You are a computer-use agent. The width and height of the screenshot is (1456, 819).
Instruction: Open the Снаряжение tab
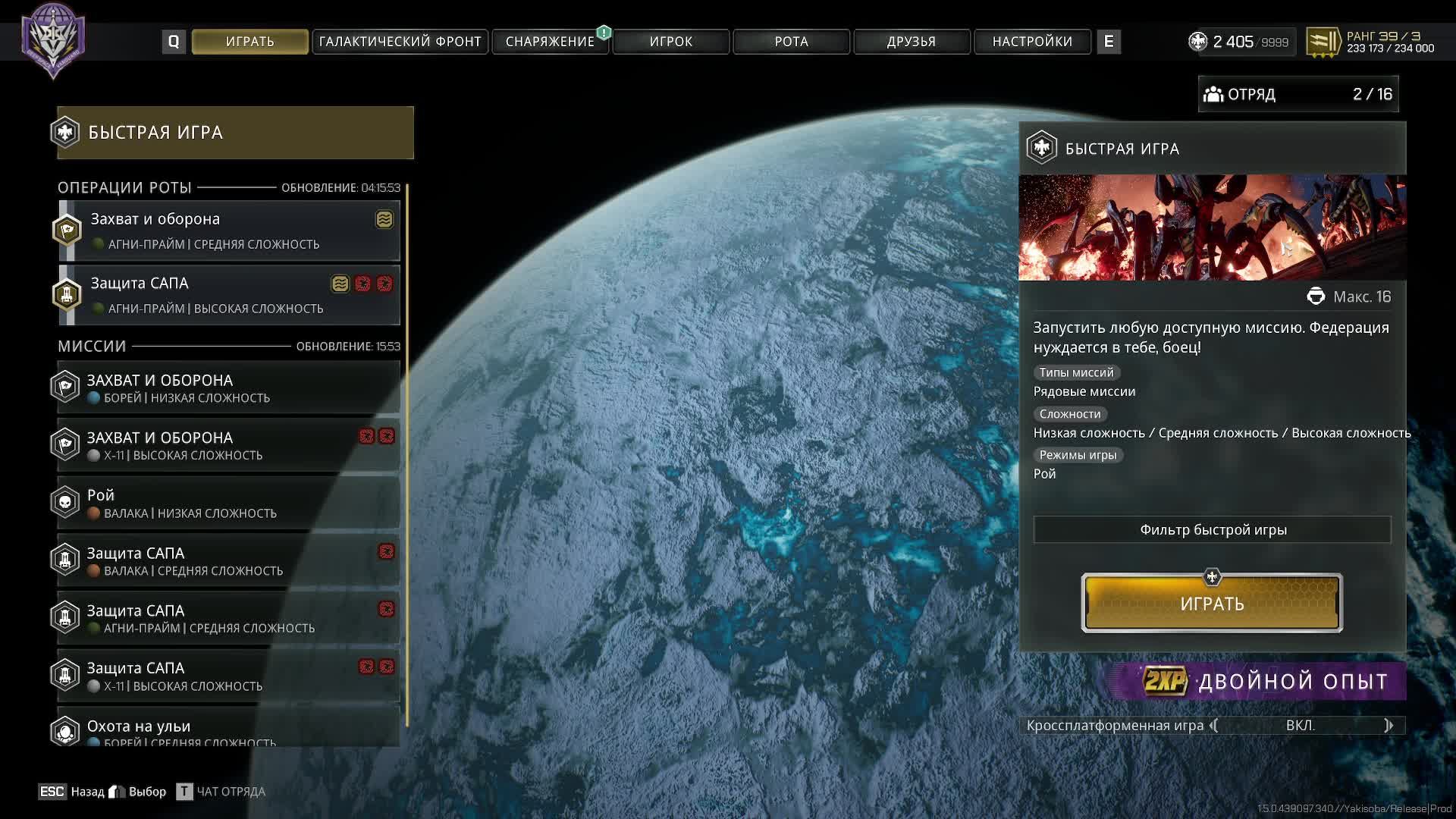(550, 42)
